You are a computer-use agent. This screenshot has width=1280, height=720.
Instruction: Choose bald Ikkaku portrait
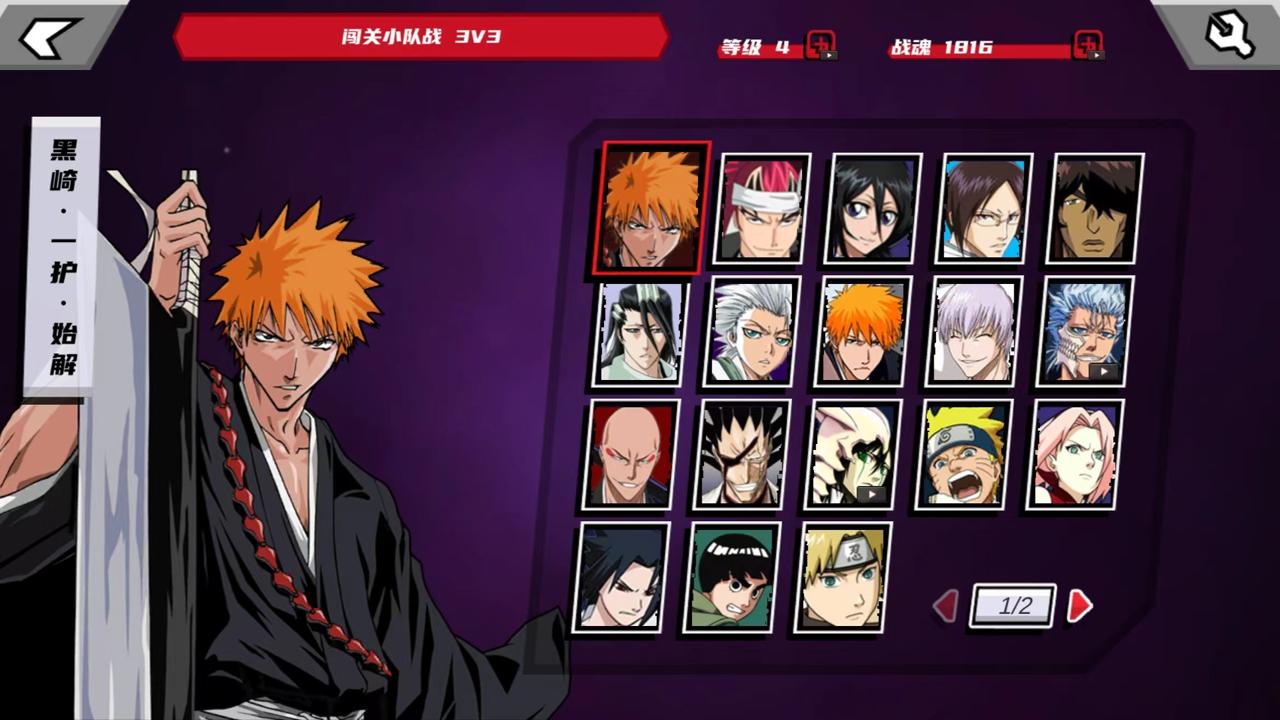pos(631,454)
